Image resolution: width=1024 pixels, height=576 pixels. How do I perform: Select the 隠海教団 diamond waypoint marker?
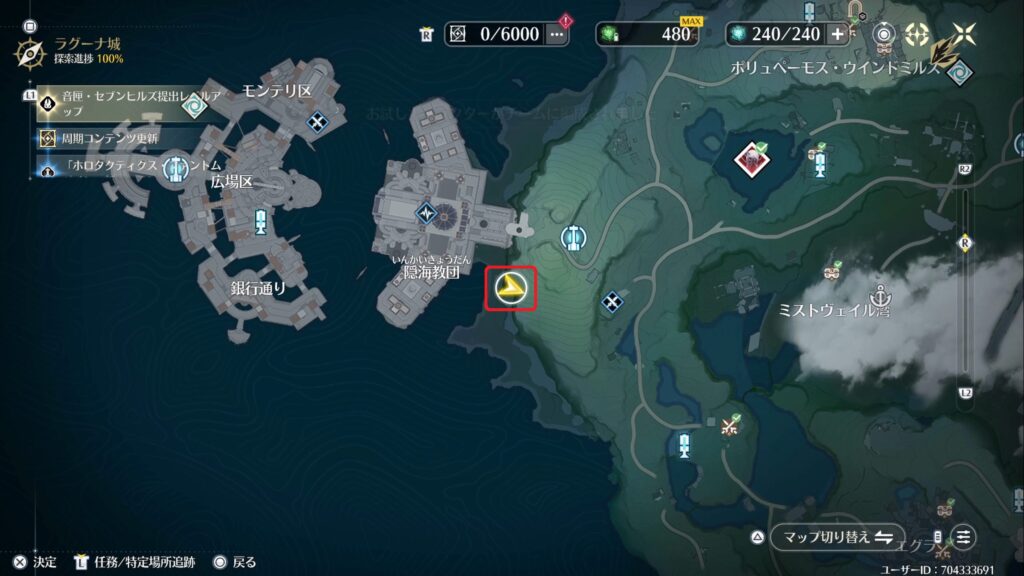(427, 212)
